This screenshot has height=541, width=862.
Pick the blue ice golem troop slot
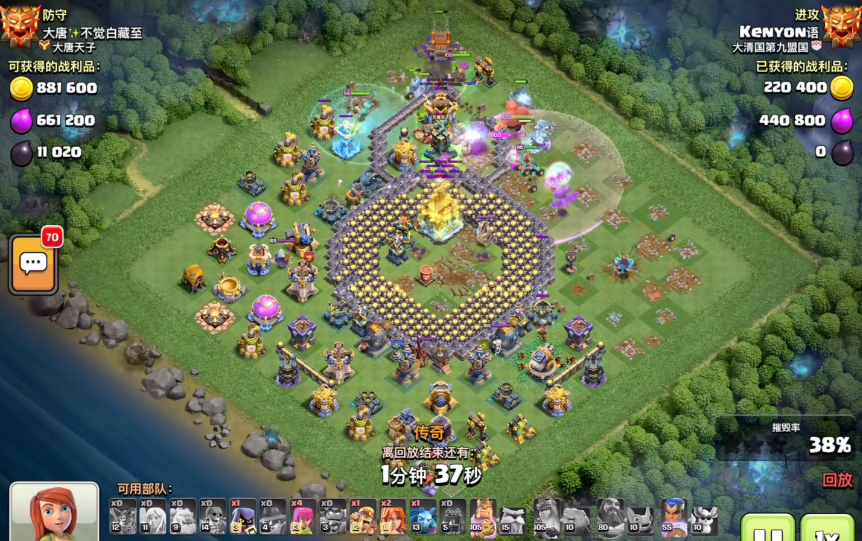coord(424,516)
